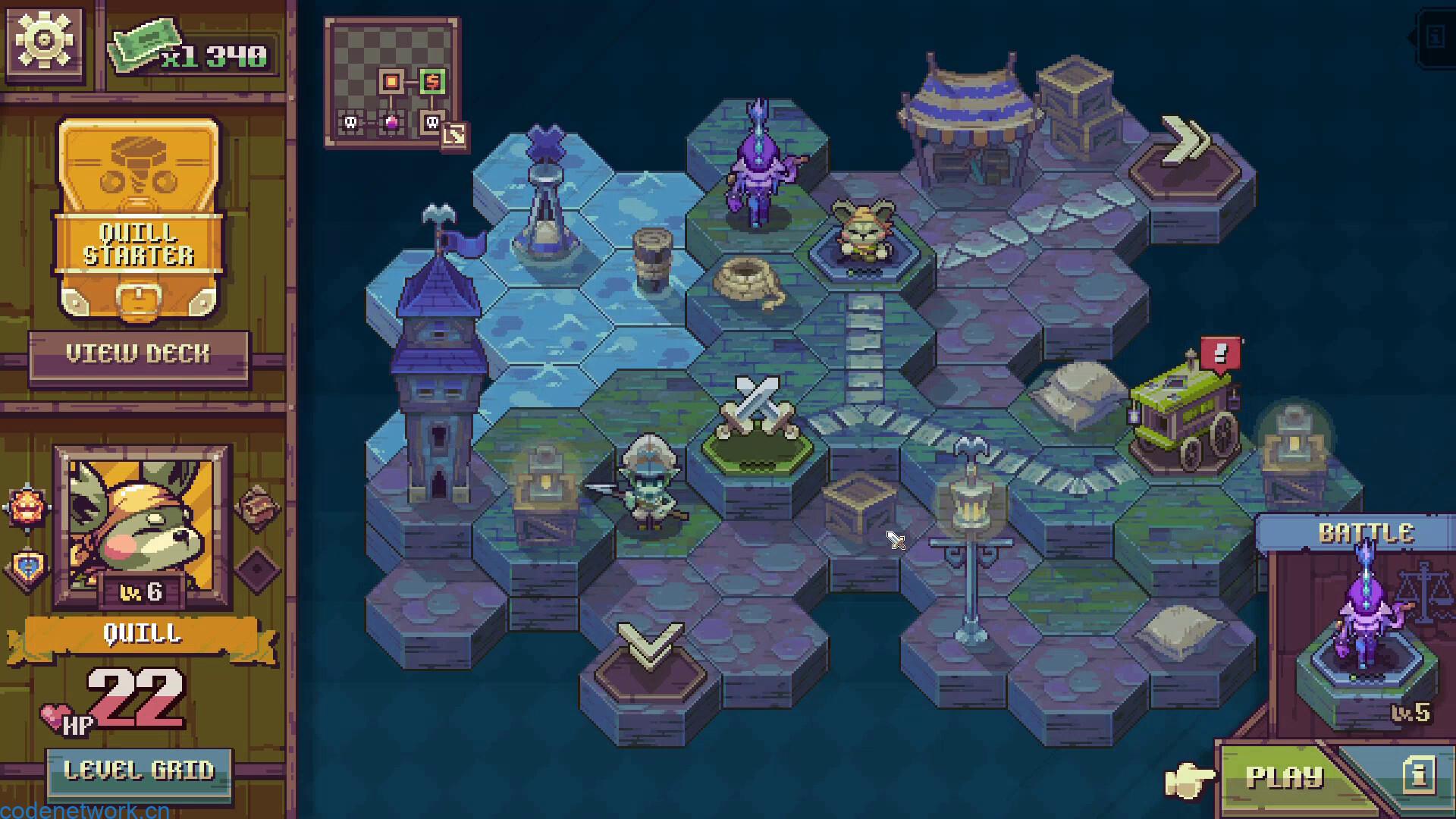Open the gear settings menu
This screenshot has width=1456, height=819.
click(x=43, y=40)
